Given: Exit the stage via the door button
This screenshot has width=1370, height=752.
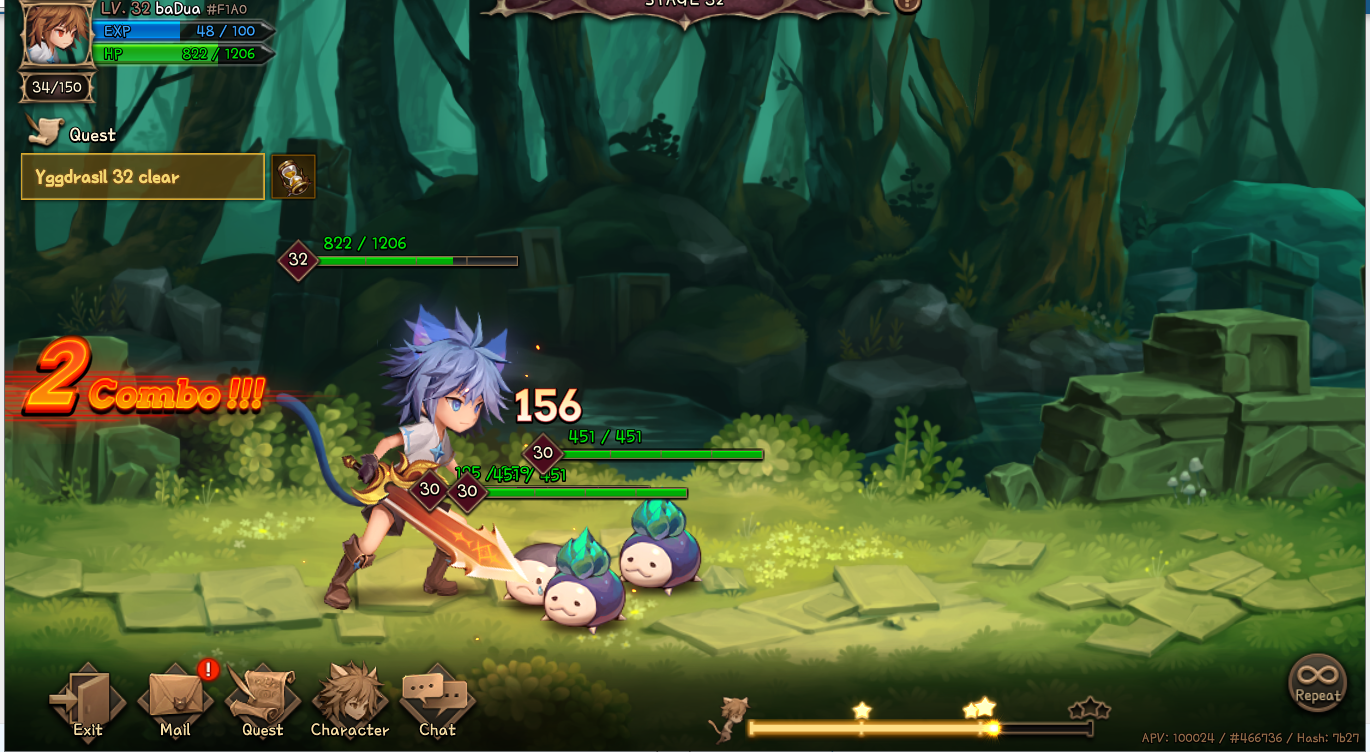Looking at the screenshot, I should click(x=87, y=700).
